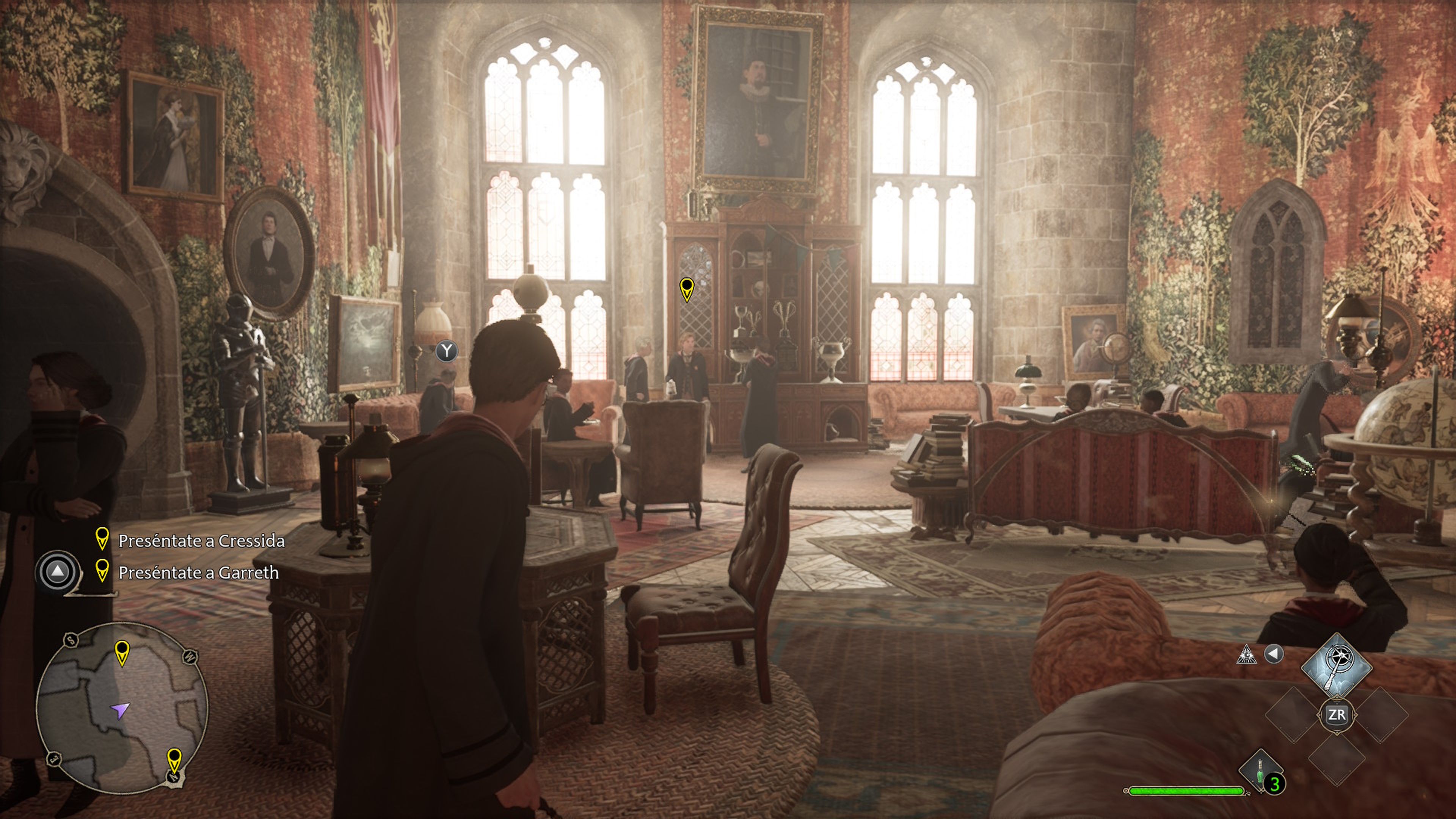The width and height of the screenshot is (1456, 819).
Task: Click the Wiggenweld potion bottle icon
Action: tap(1259, 776)
